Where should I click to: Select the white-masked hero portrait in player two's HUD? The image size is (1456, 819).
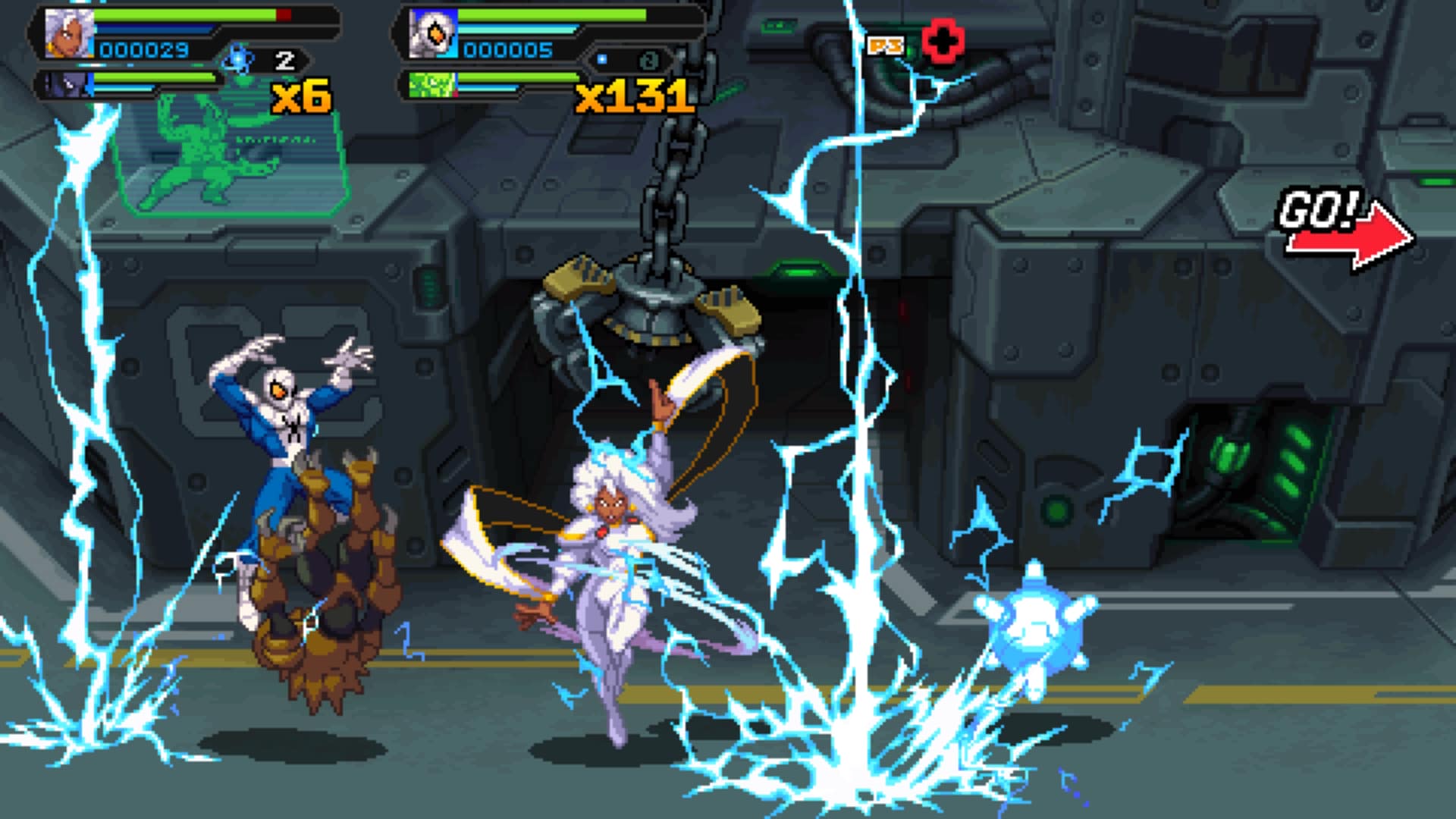(x=433, y=34)
